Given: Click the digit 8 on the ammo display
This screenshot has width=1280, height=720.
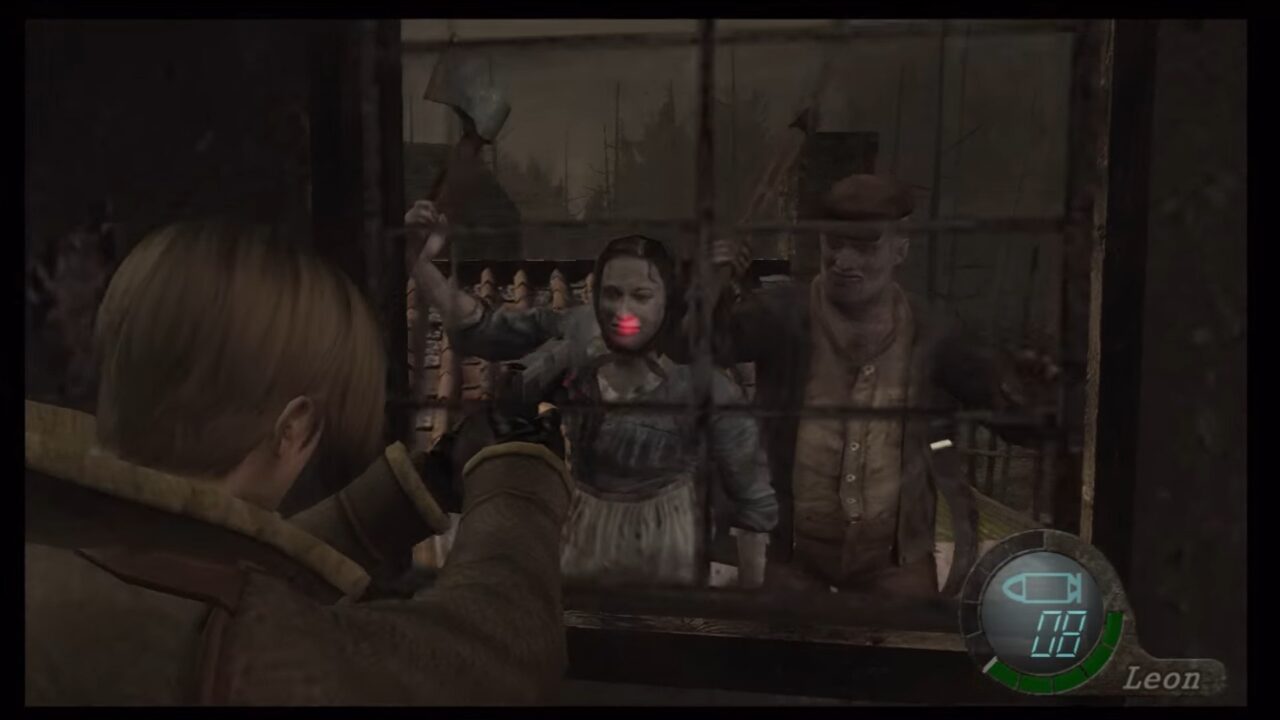Looking at the screenshot, I should [x=1070, y=633].
